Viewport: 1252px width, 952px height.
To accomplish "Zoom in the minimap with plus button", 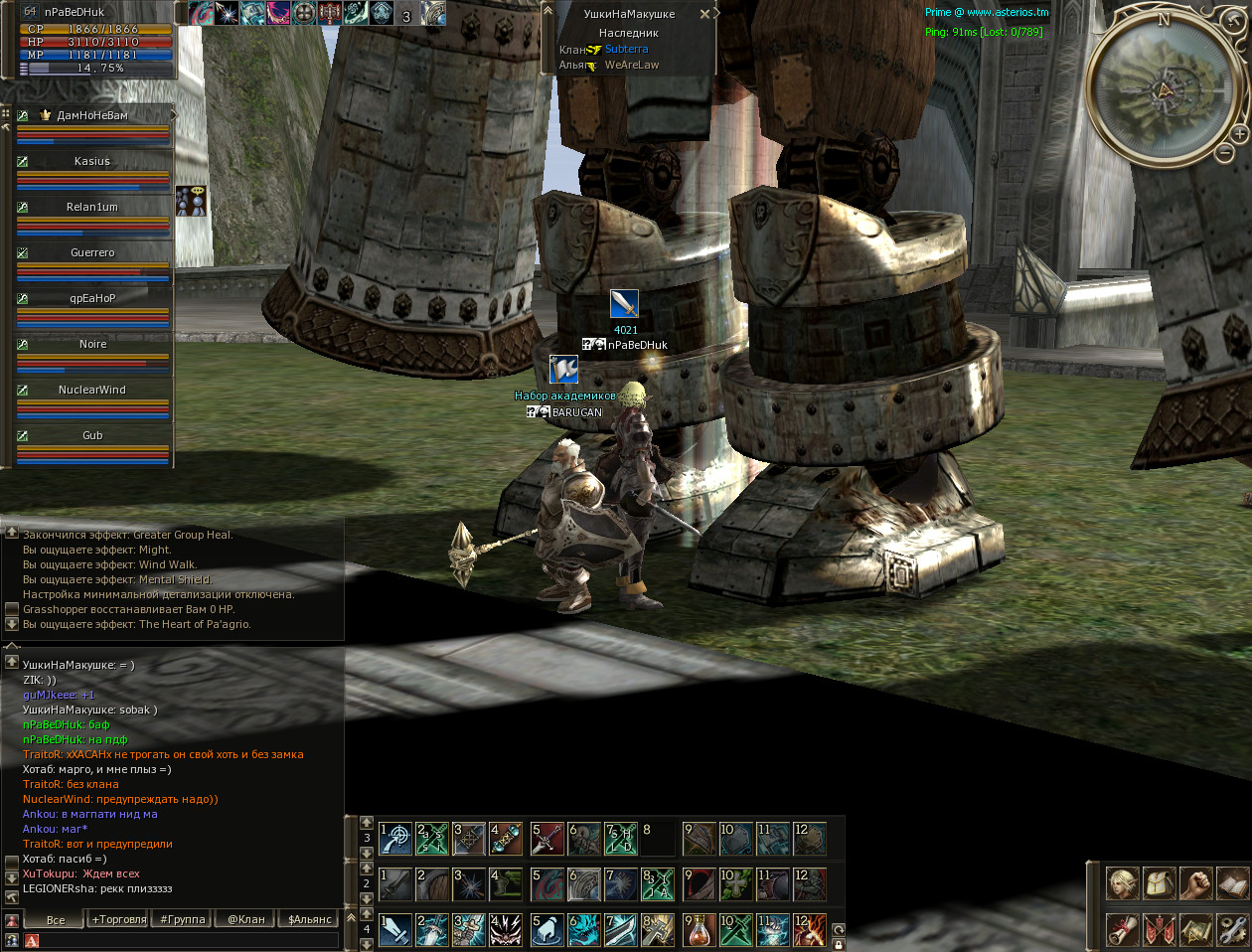I will pos(1239,133).
